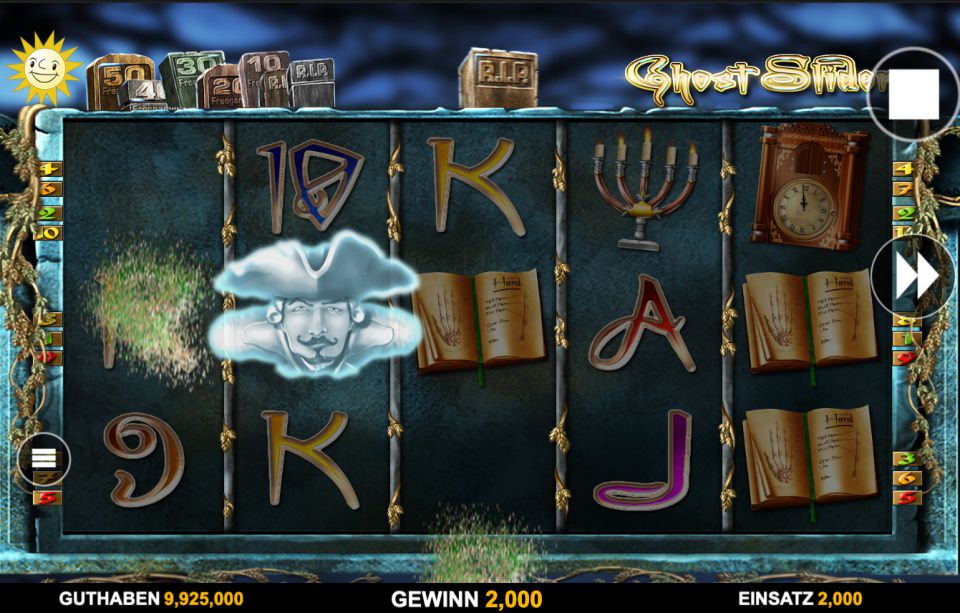Open the hamburger menu
Image resolution: width=960 pixels, height=613 pixels.
(44, 459)
